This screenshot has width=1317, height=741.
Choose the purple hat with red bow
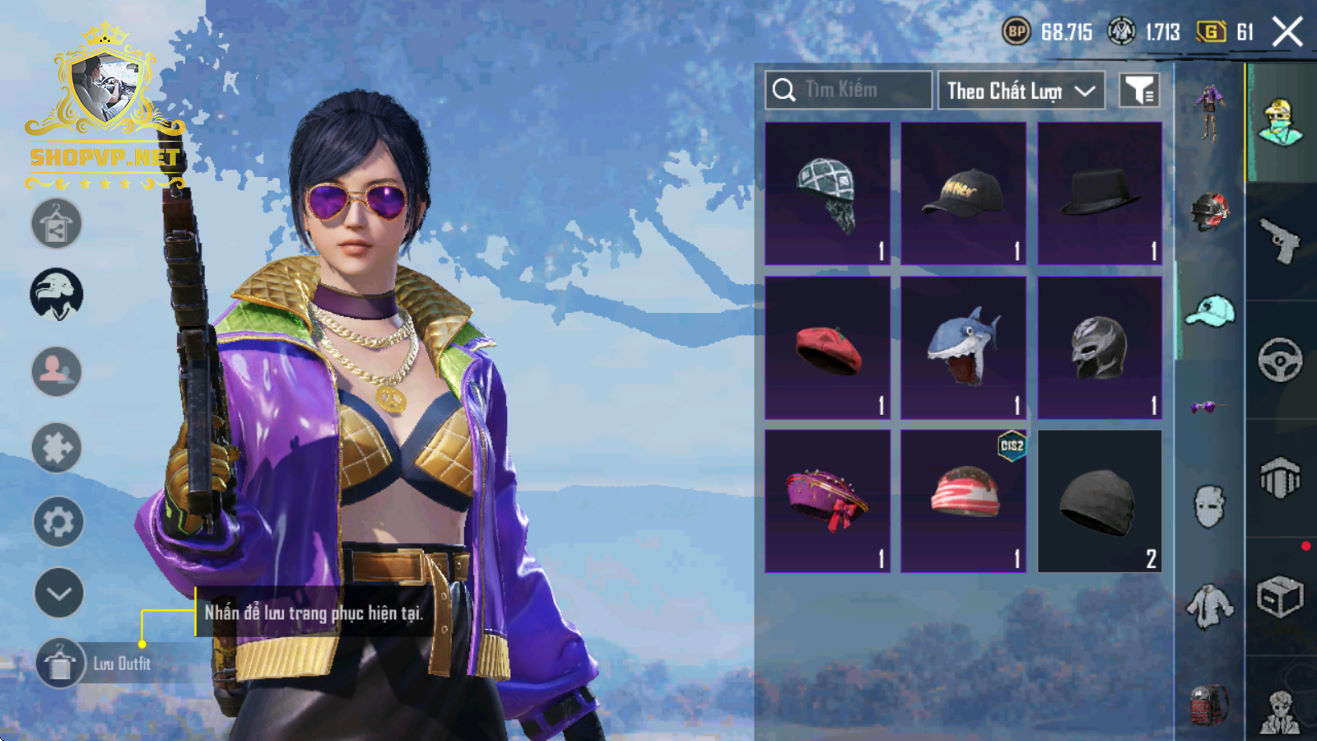[827, 501]
